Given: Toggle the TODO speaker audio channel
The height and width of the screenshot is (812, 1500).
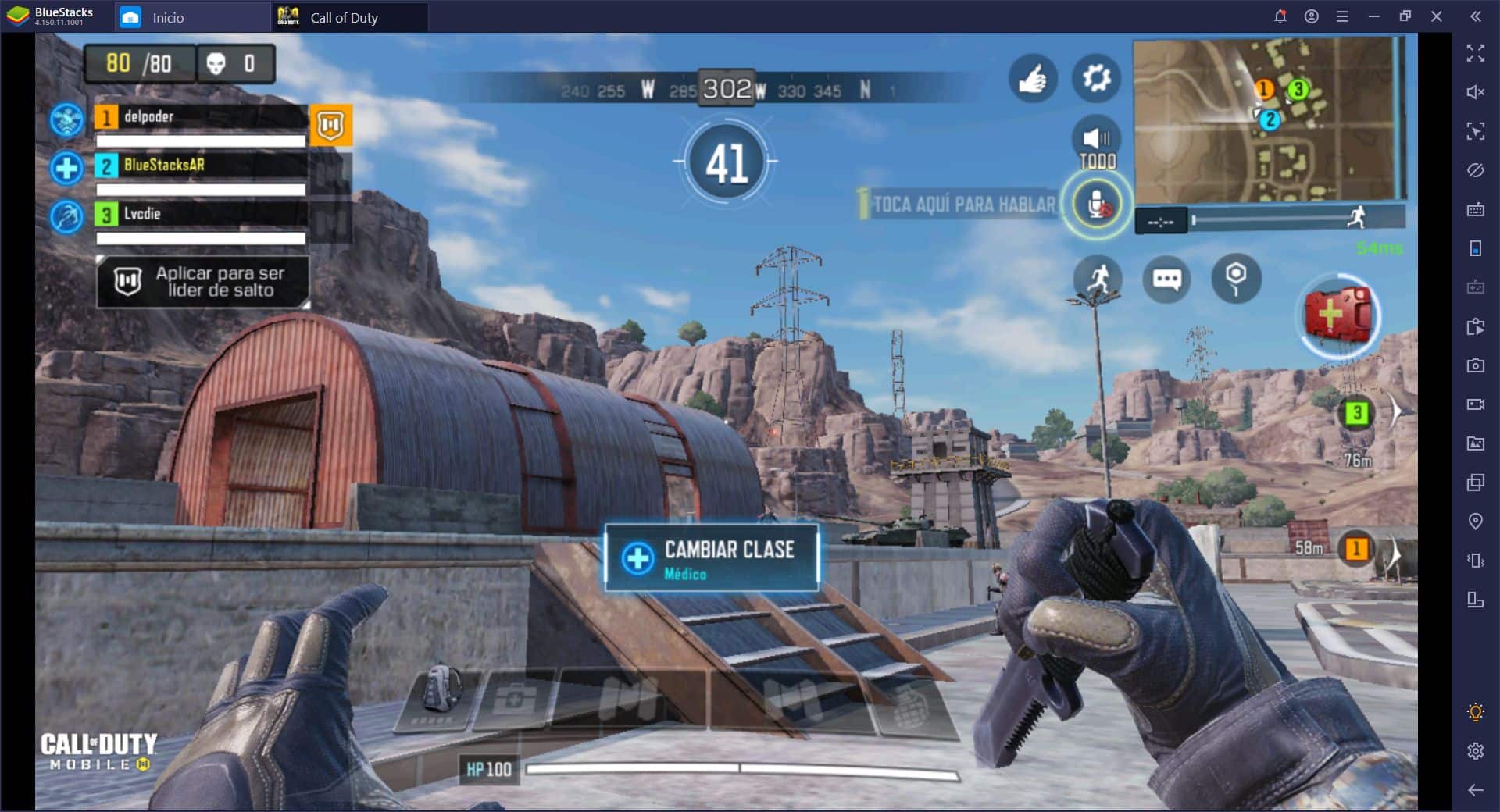Looking at the screenshot, I should 1097,144.
